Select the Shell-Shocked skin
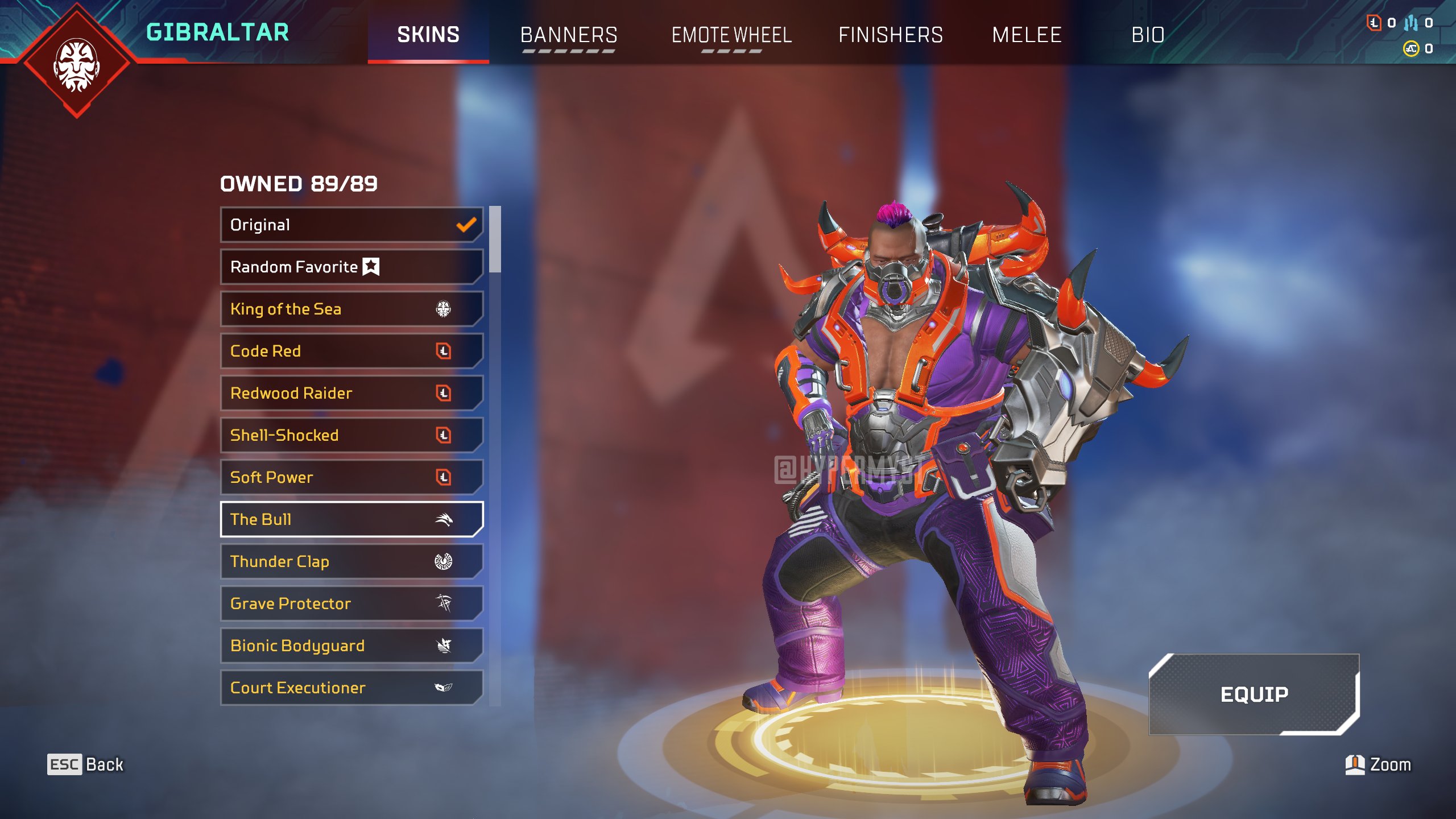Screen dimensions: 1456x819 (351, 435)
